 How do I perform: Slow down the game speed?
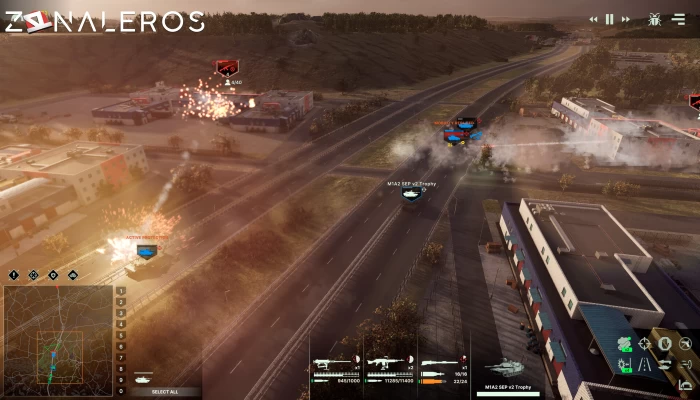pos(594,19)
